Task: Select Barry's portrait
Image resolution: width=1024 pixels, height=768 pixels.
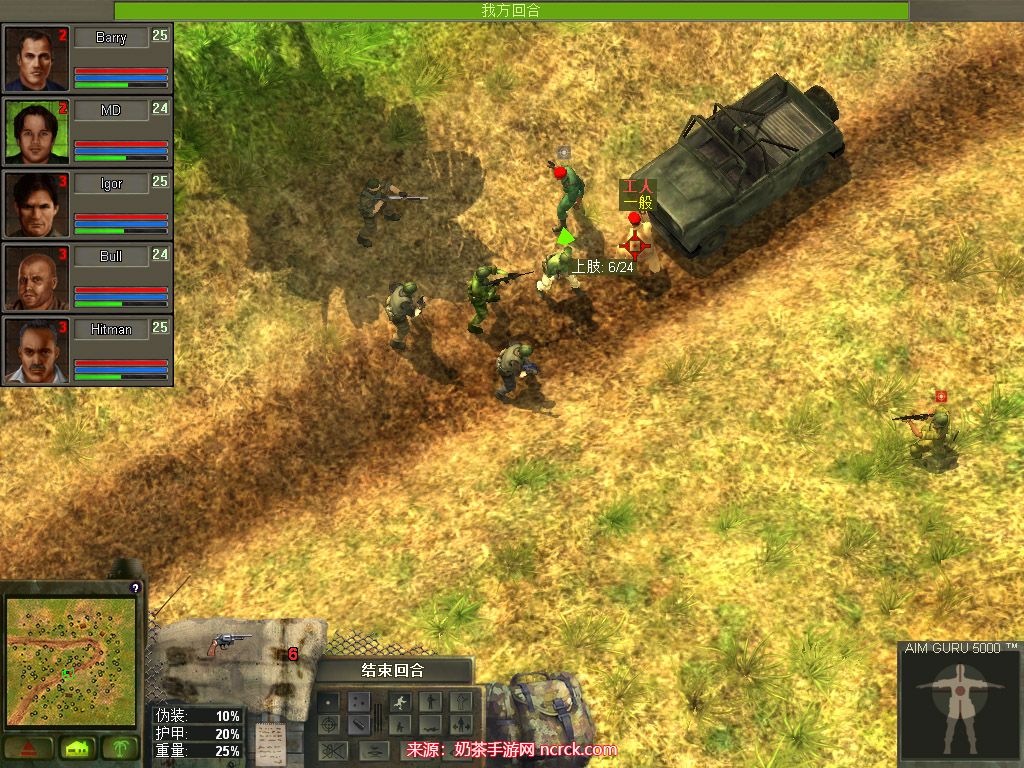Action: coord(37,59)
